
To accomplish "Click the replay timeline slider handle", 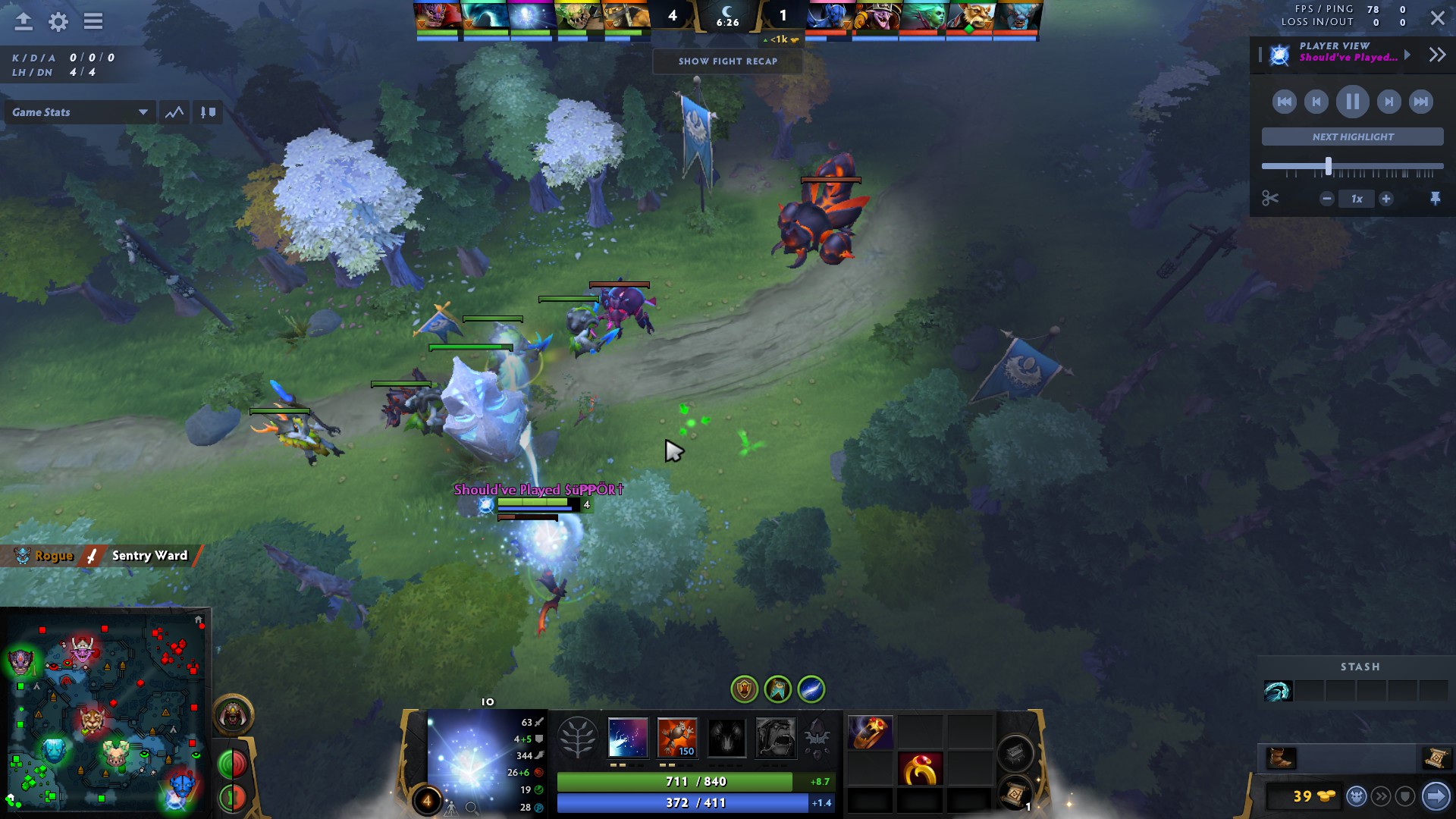I will [x=1328, y=166].
